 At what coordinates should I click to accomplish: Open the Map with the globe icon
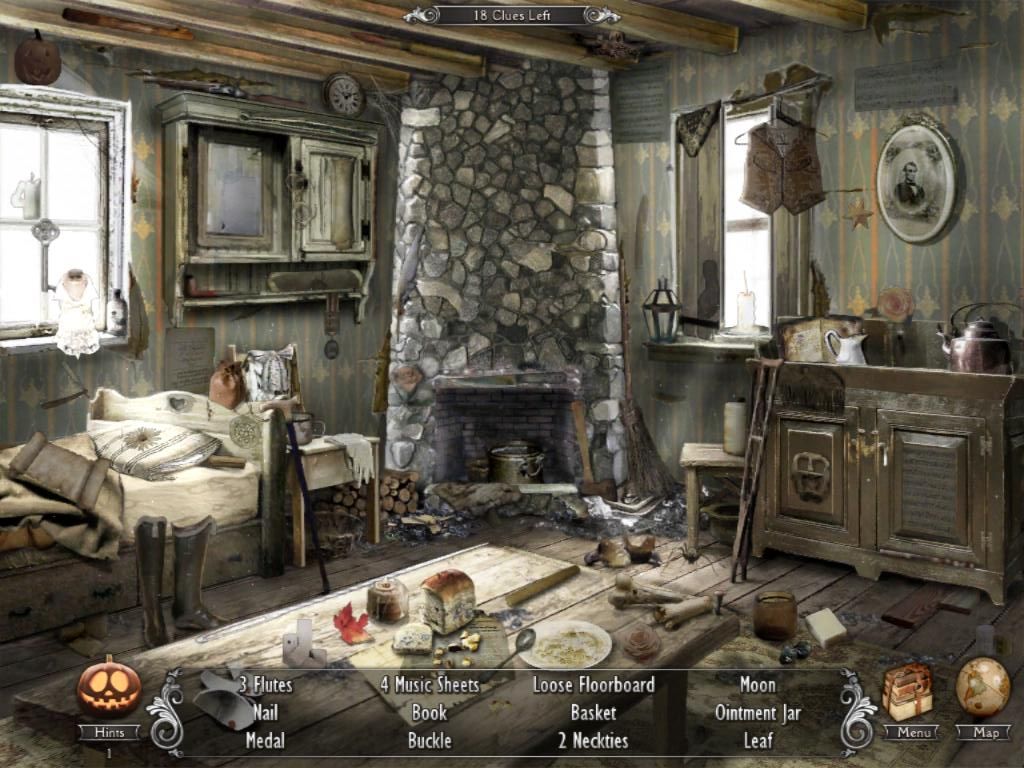click(x=982, y=688)
